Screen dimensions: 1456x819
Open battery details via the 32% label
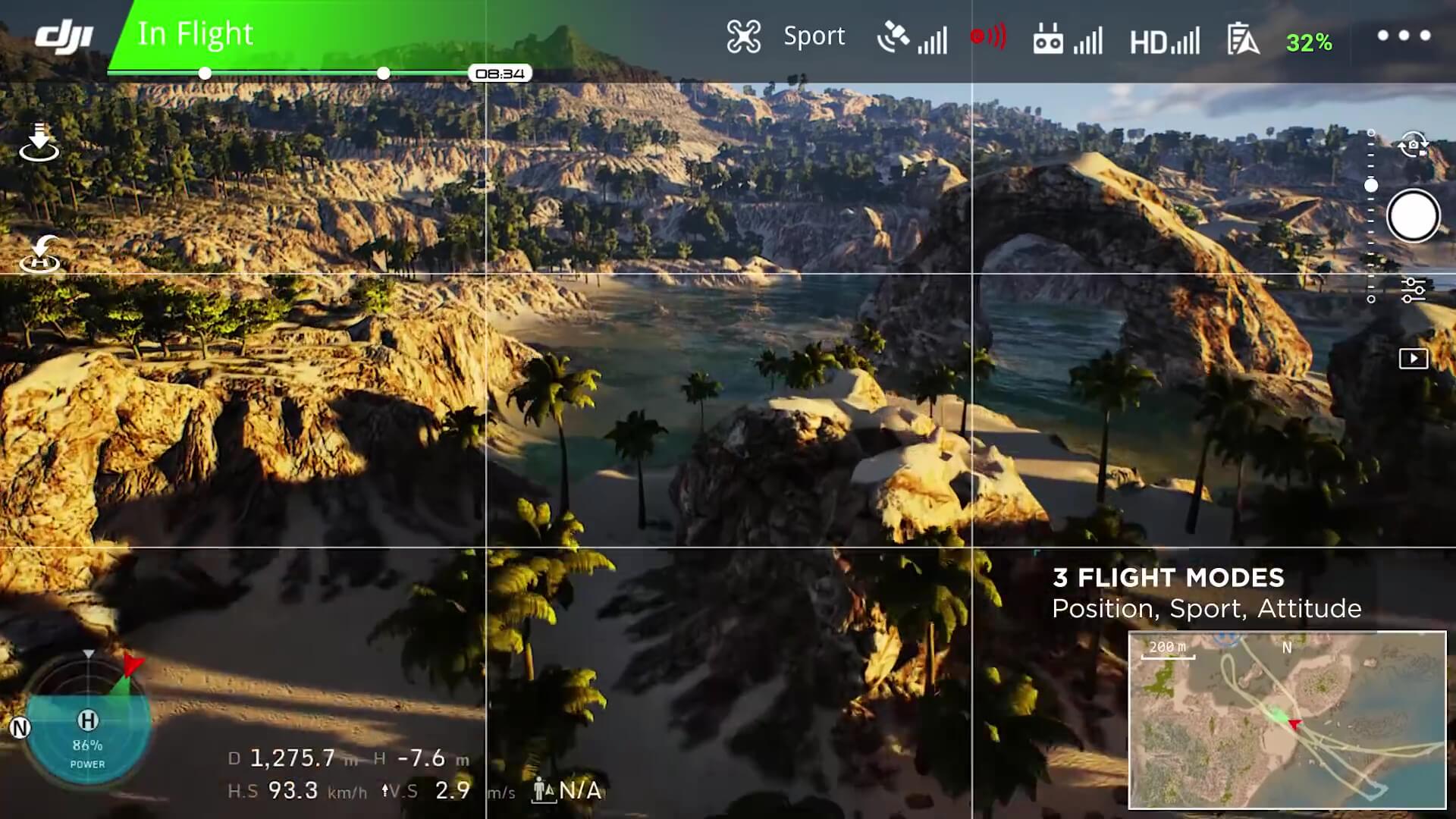[x=1309, y=43]
